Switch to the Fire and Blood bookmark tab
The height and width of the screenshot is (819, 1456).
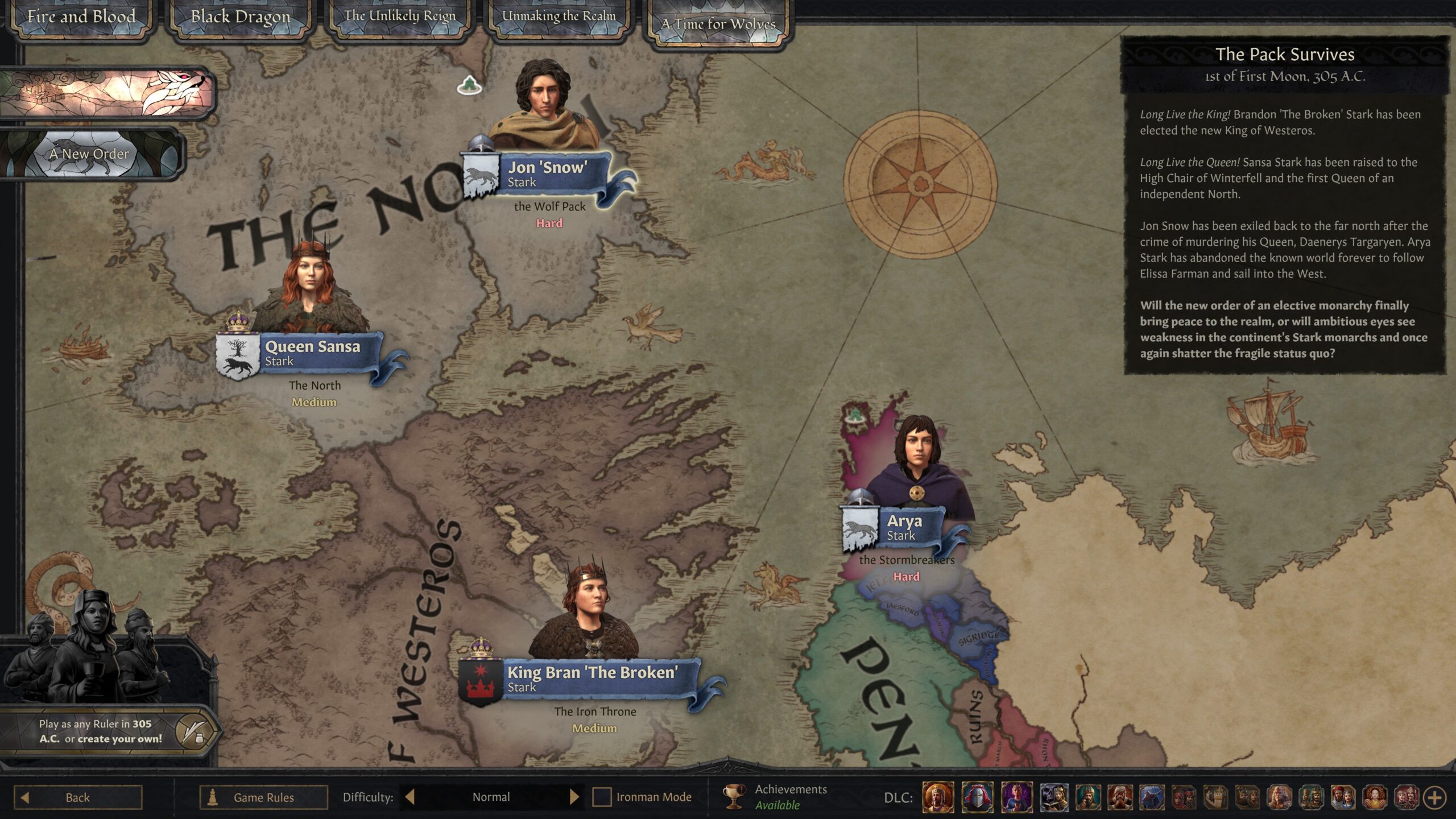tap(81, 18)
